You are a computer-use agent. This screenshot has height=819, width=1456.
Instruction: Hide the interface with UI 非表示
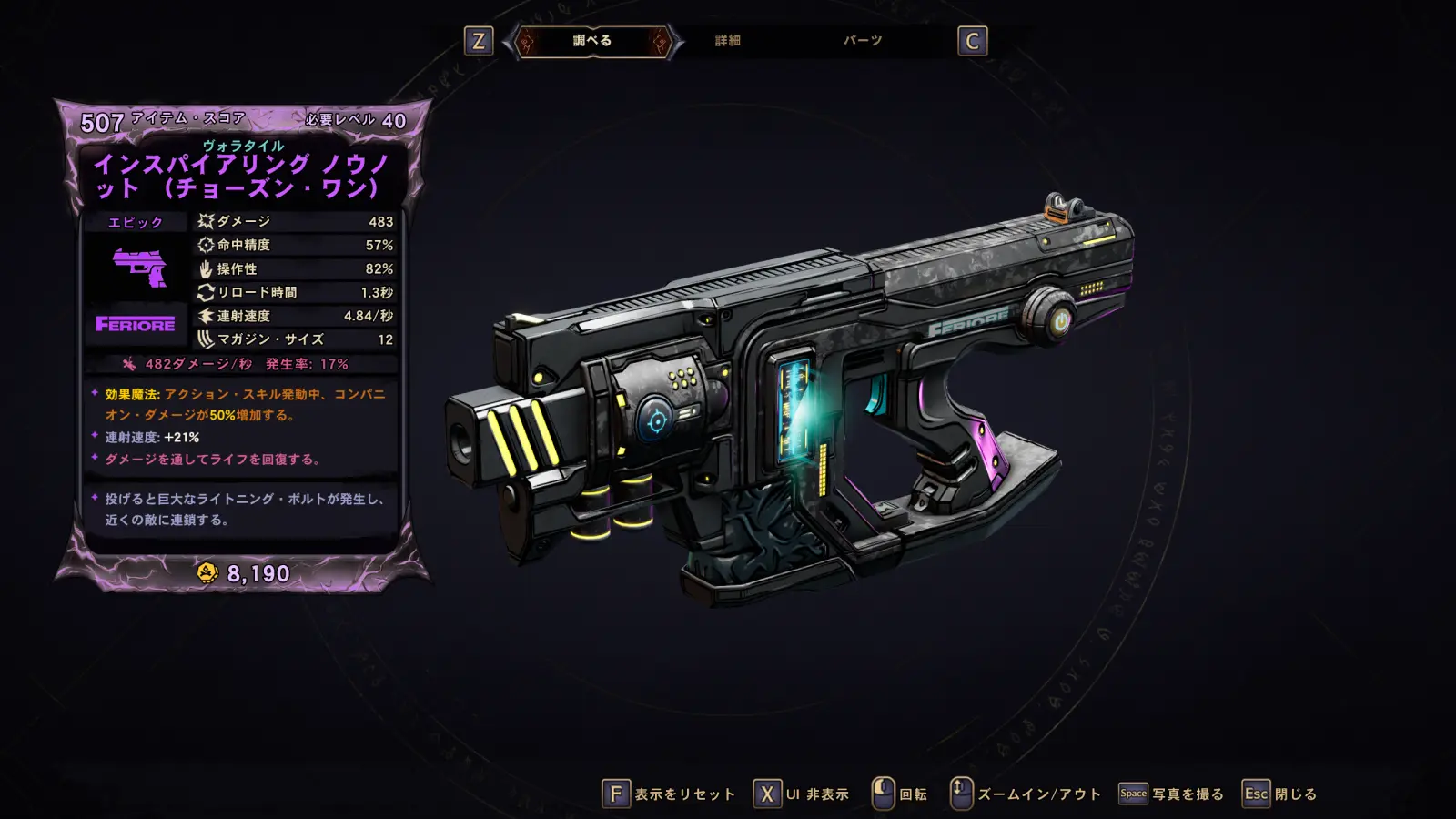(x=802, y=794)
